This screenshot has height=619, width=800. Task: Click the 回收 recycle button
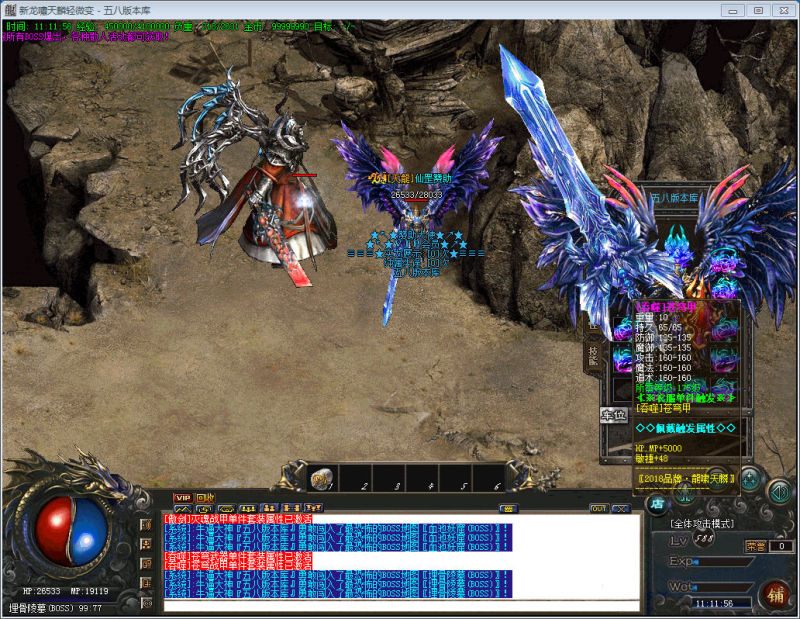205,497
